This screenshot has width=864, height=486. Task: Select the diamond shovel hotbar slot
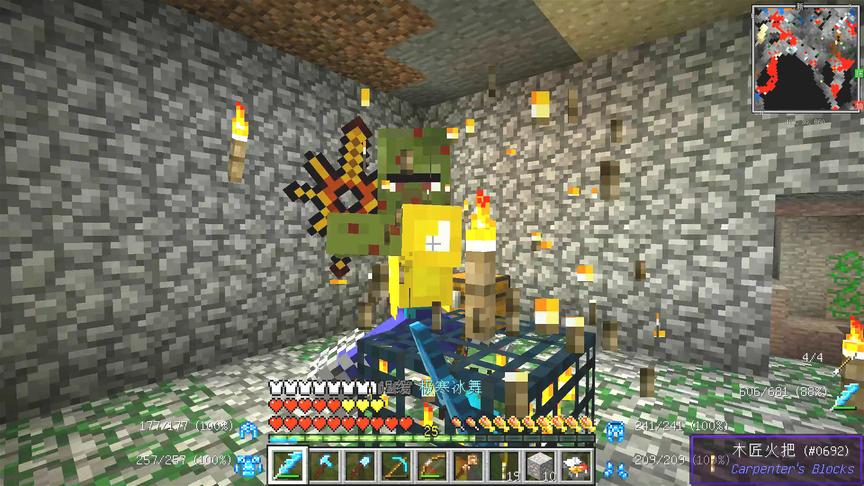(359, 465)
